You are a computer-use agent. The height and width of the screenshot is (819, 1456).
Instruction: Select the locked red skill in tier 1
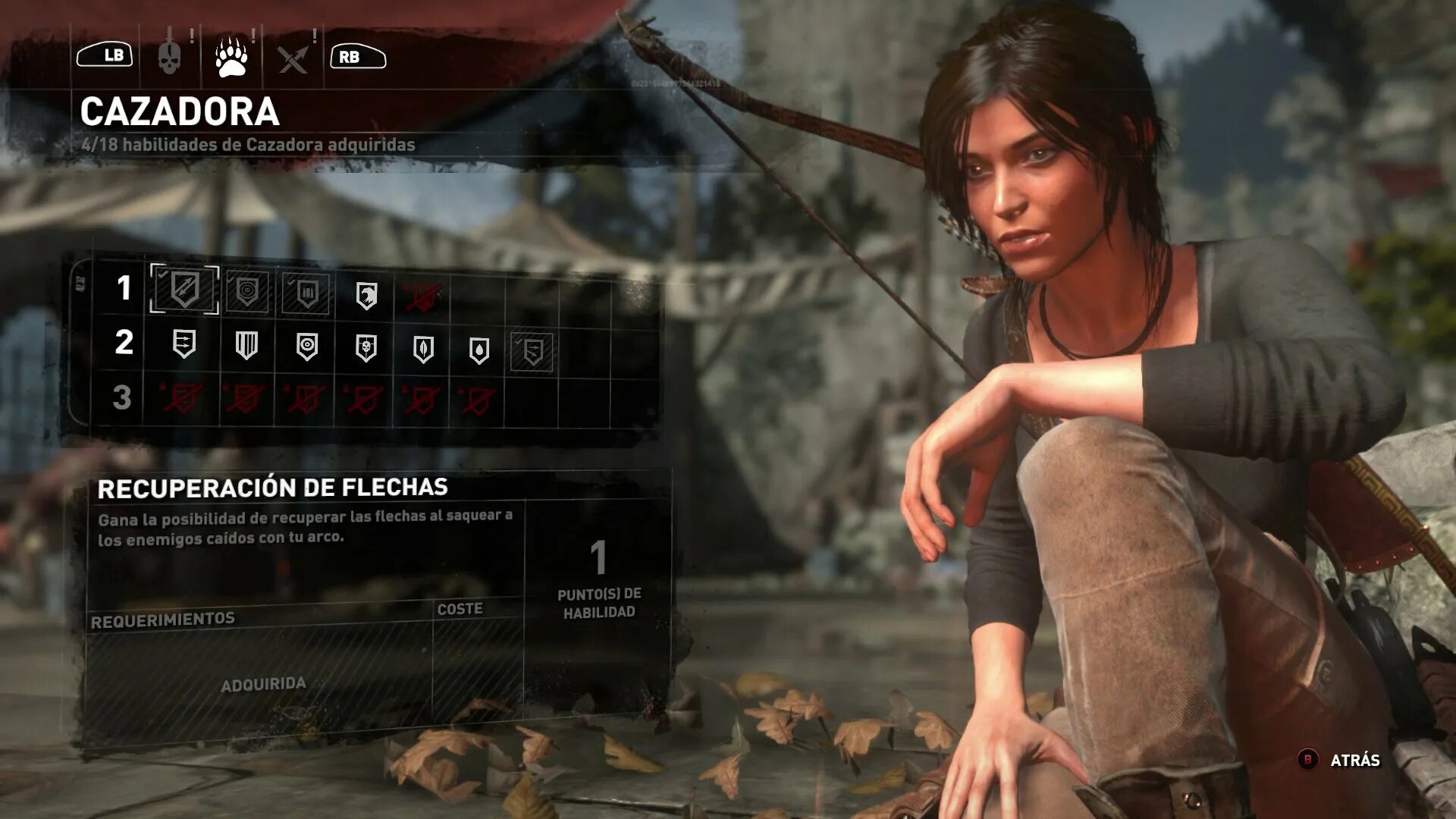point(422,298)
